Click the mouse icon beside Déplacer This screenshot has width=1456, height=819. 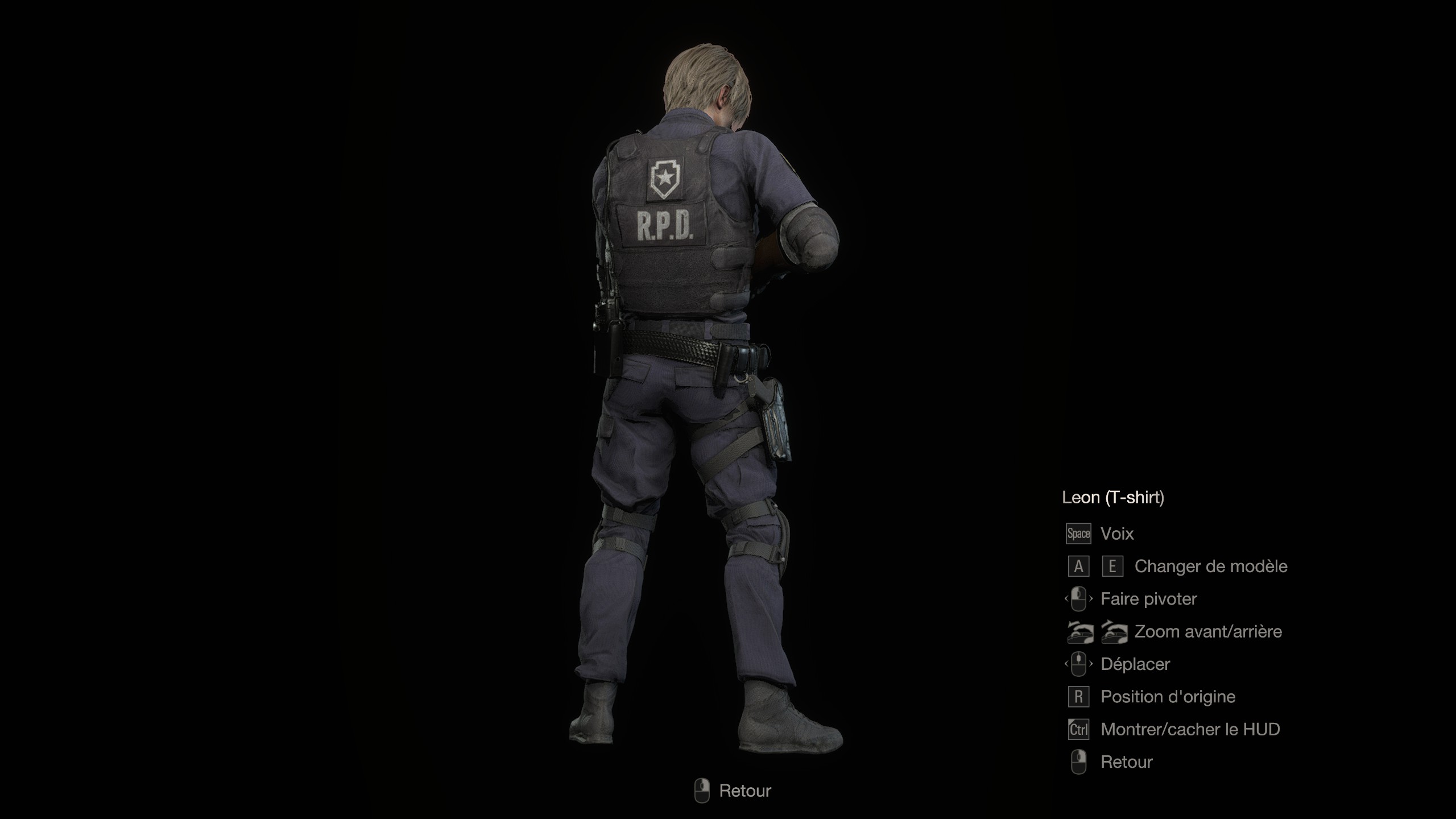click(x=1078, y=664)
